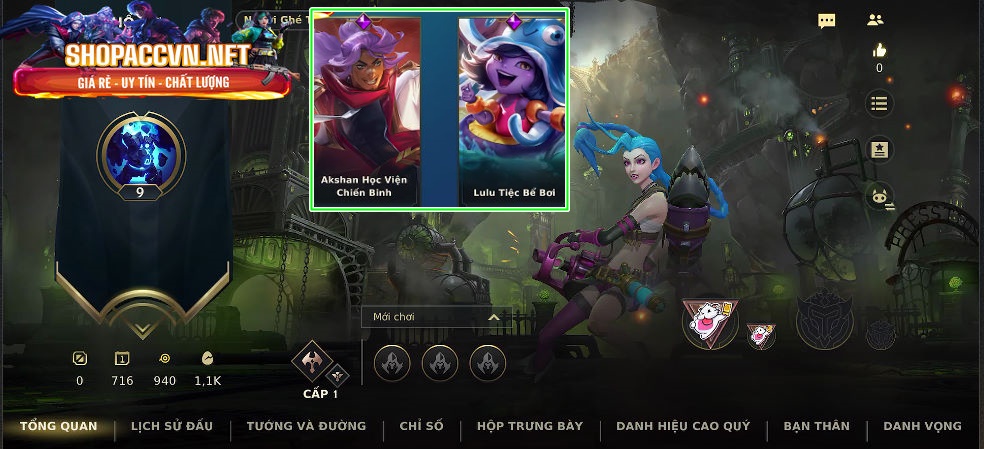The image size is (984, 449).
Task: Open the chat speech bubble icon
Action: tap(827, 21)
